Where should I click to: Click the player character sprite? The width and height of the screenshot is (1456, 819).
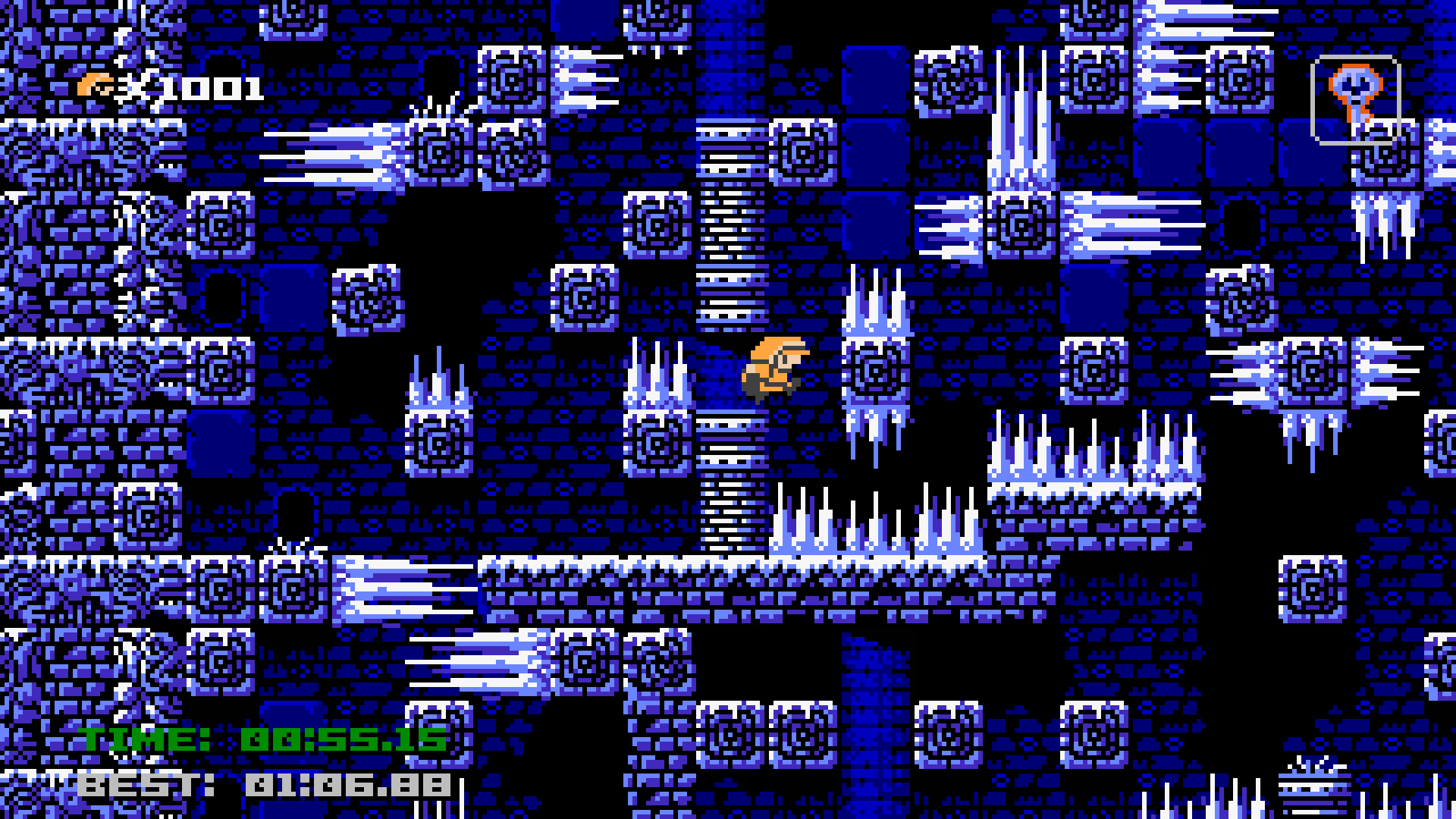point(775,368)
